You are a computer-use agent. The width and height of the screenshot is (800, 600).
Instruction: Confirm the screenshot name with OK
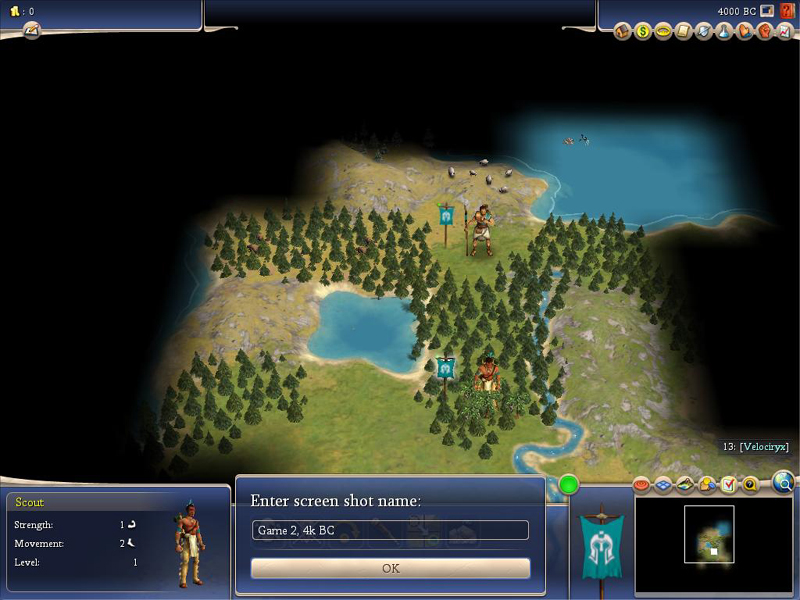pyautogui.click(x=390, y=568)
